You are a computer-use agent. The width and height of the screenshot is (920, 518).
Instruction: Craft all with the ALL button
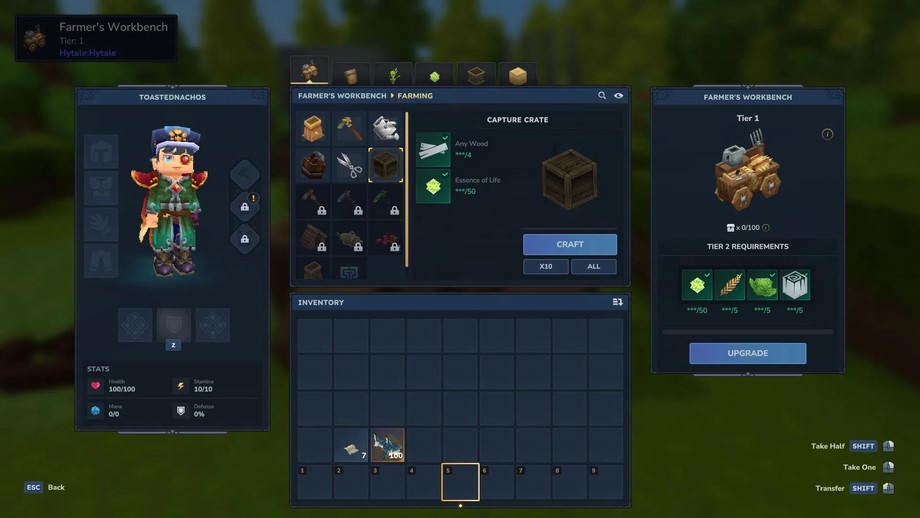click(x=593, y=266)
